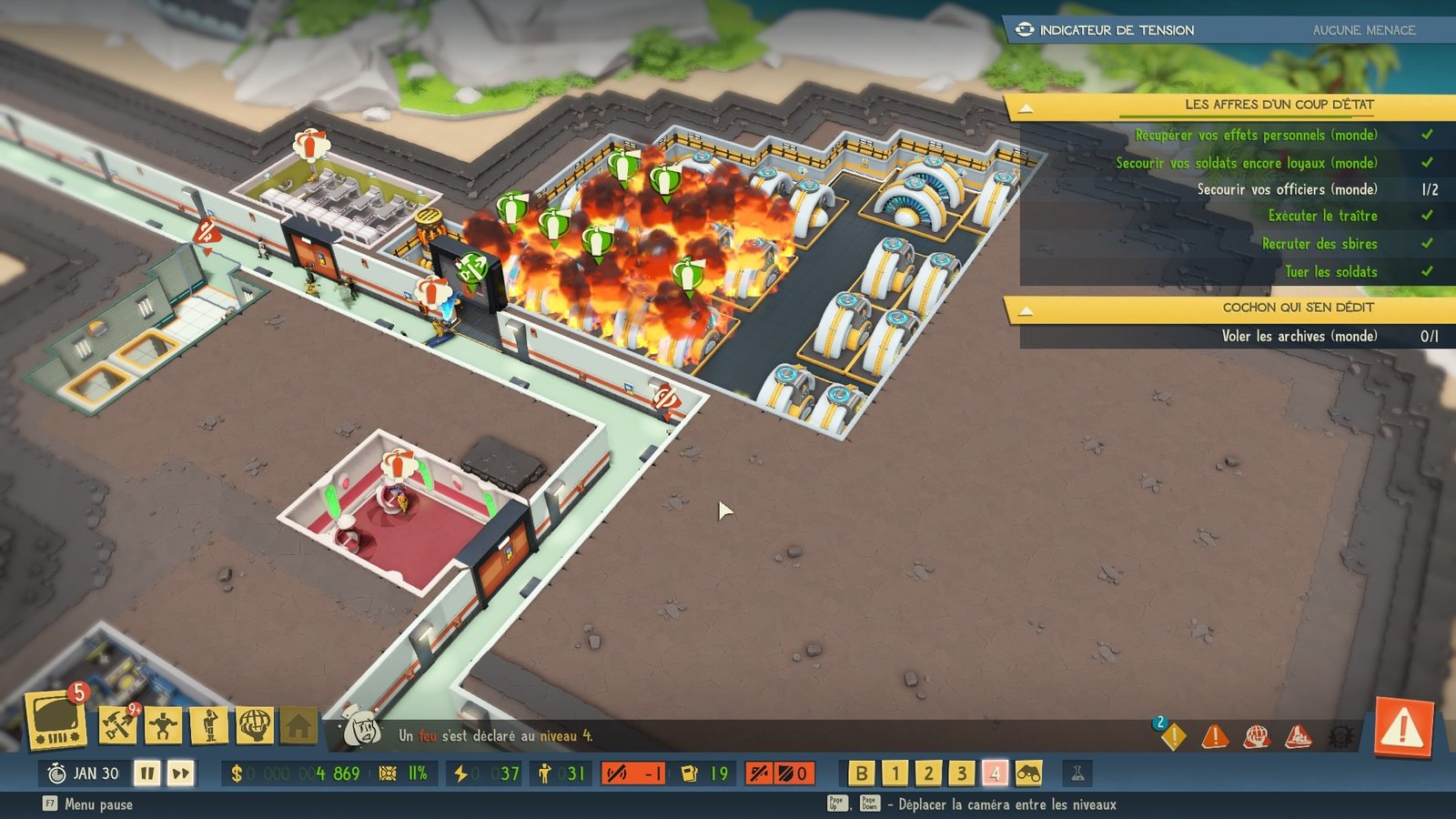1456x819 pixels.
Task: Open the minion management menu
Action: point(164,725)
